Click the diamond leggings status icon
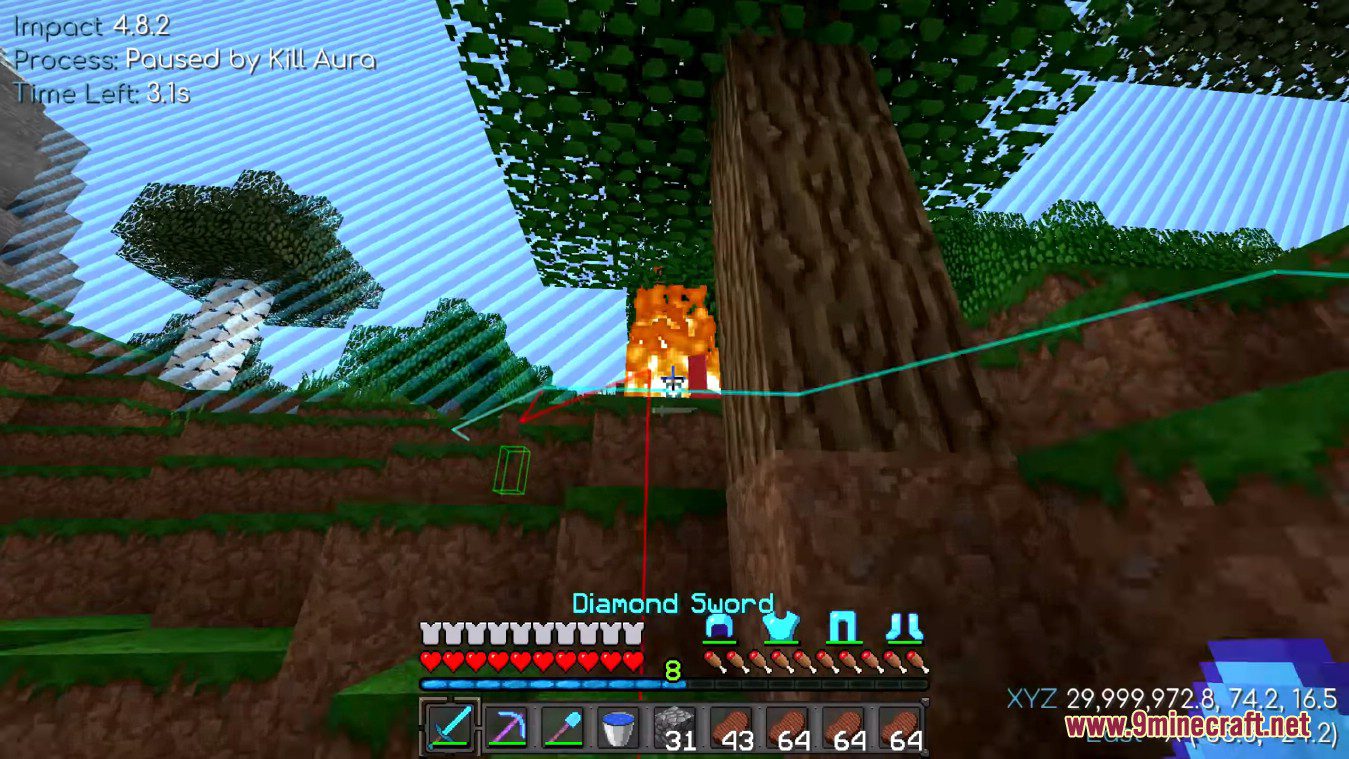 [x=845, y=627]
